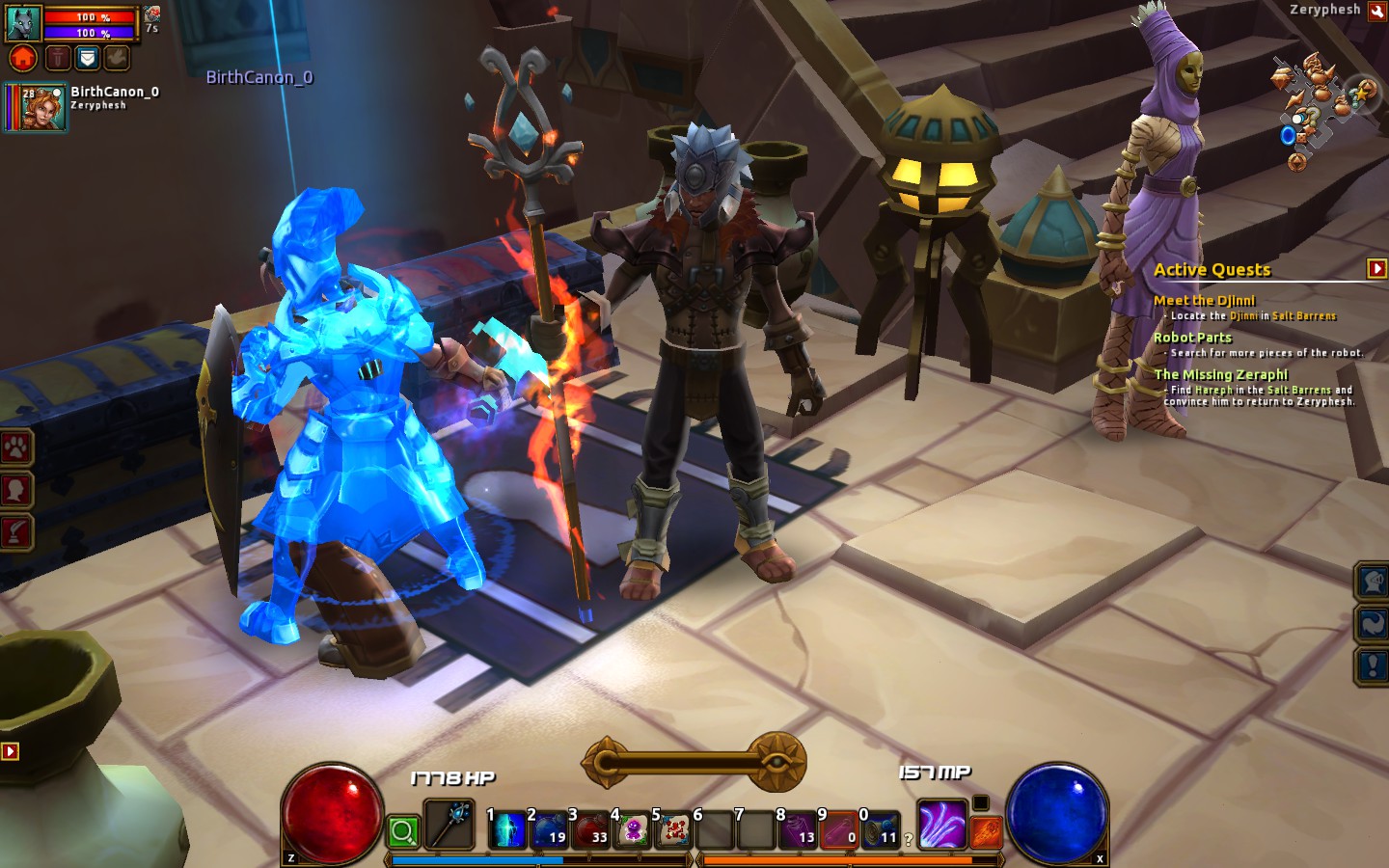Use the purple creature scroll in slot 4
Screen dimensions: 1389x868
(632, 829)
